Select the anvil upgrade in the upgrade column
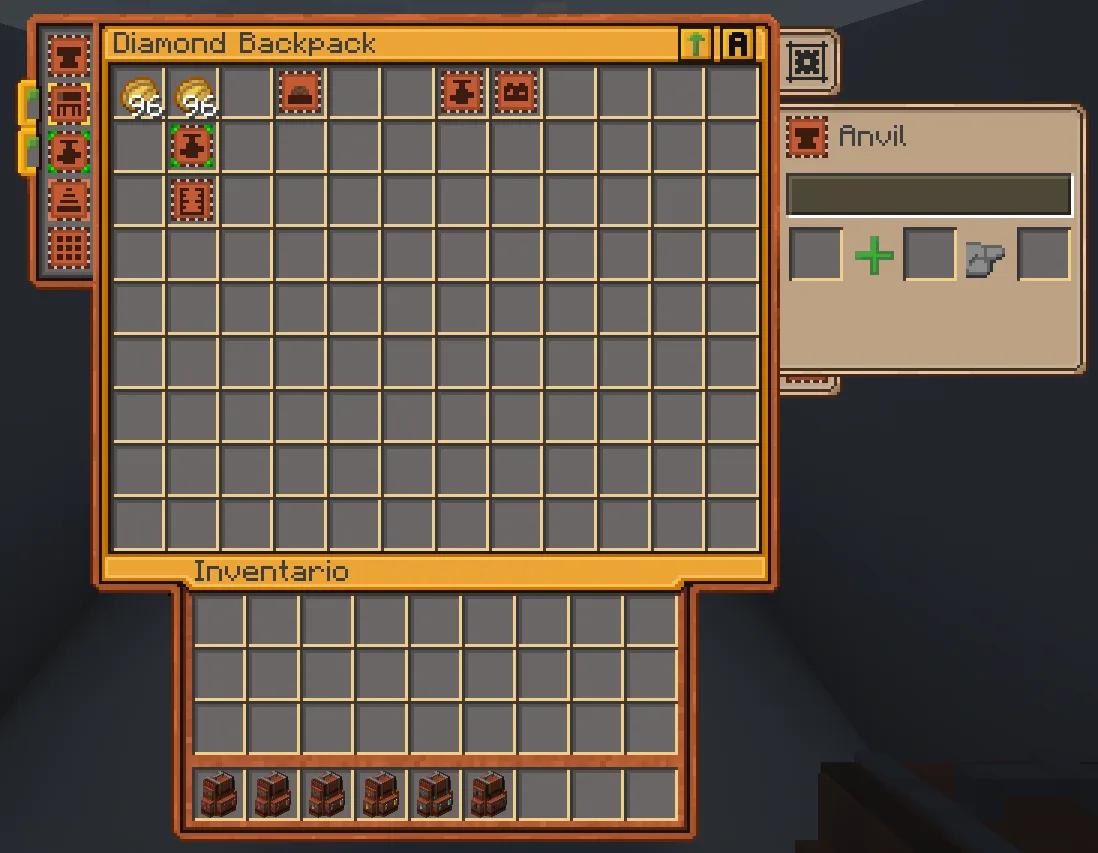Image resolution: width=1098 pixels, height=853 pixels. click(x=69, y=57)
